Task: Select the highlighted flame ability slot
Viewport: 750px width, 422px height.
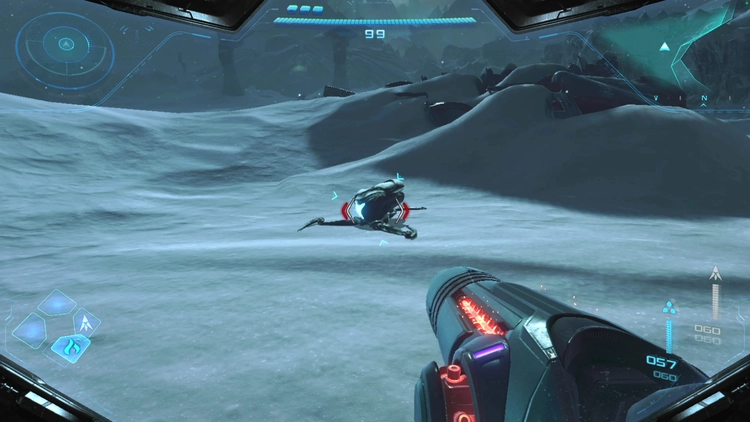Action: 70,348
